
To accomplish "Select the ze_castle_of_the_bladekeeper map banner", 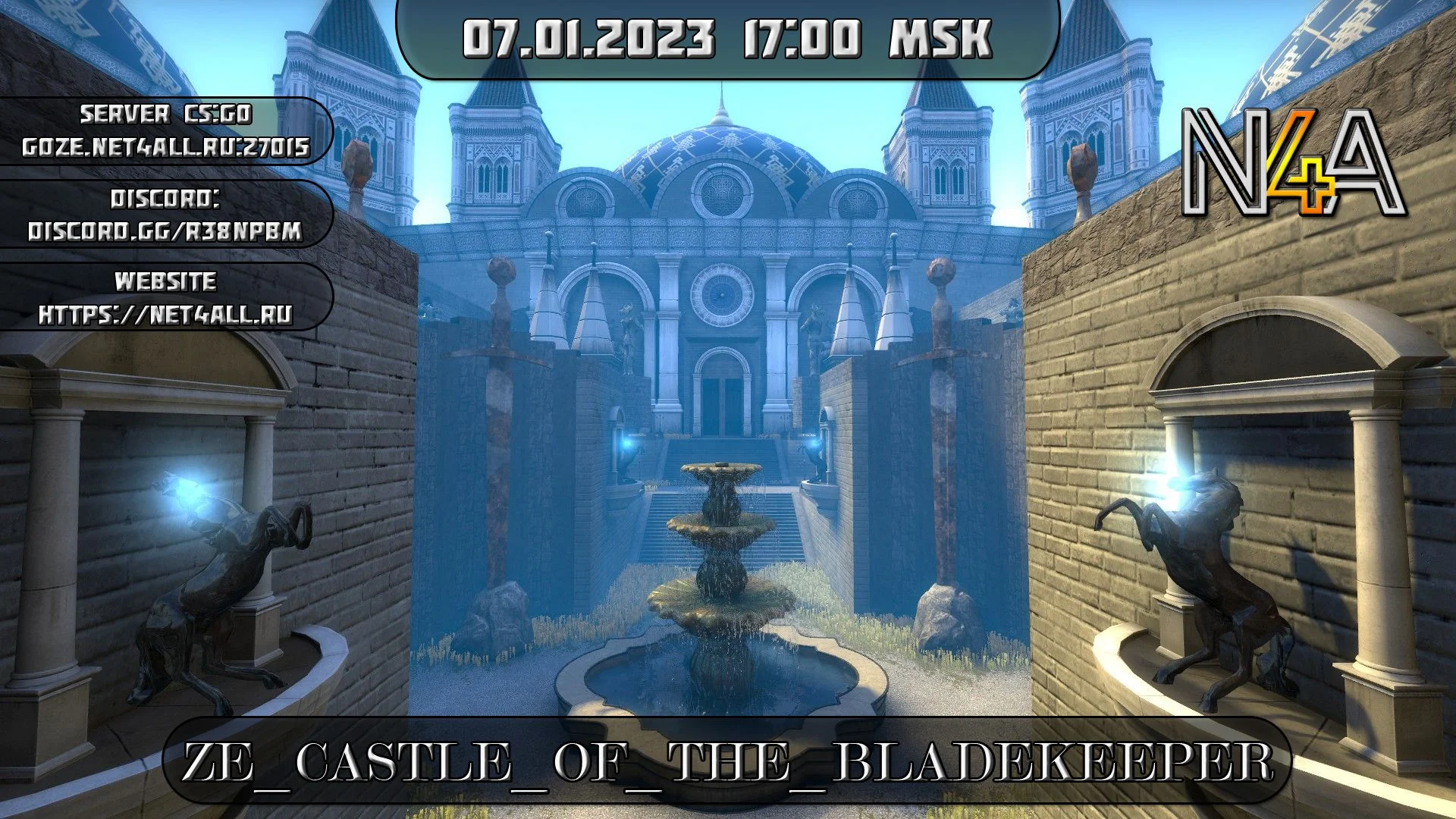I will 726,761.
